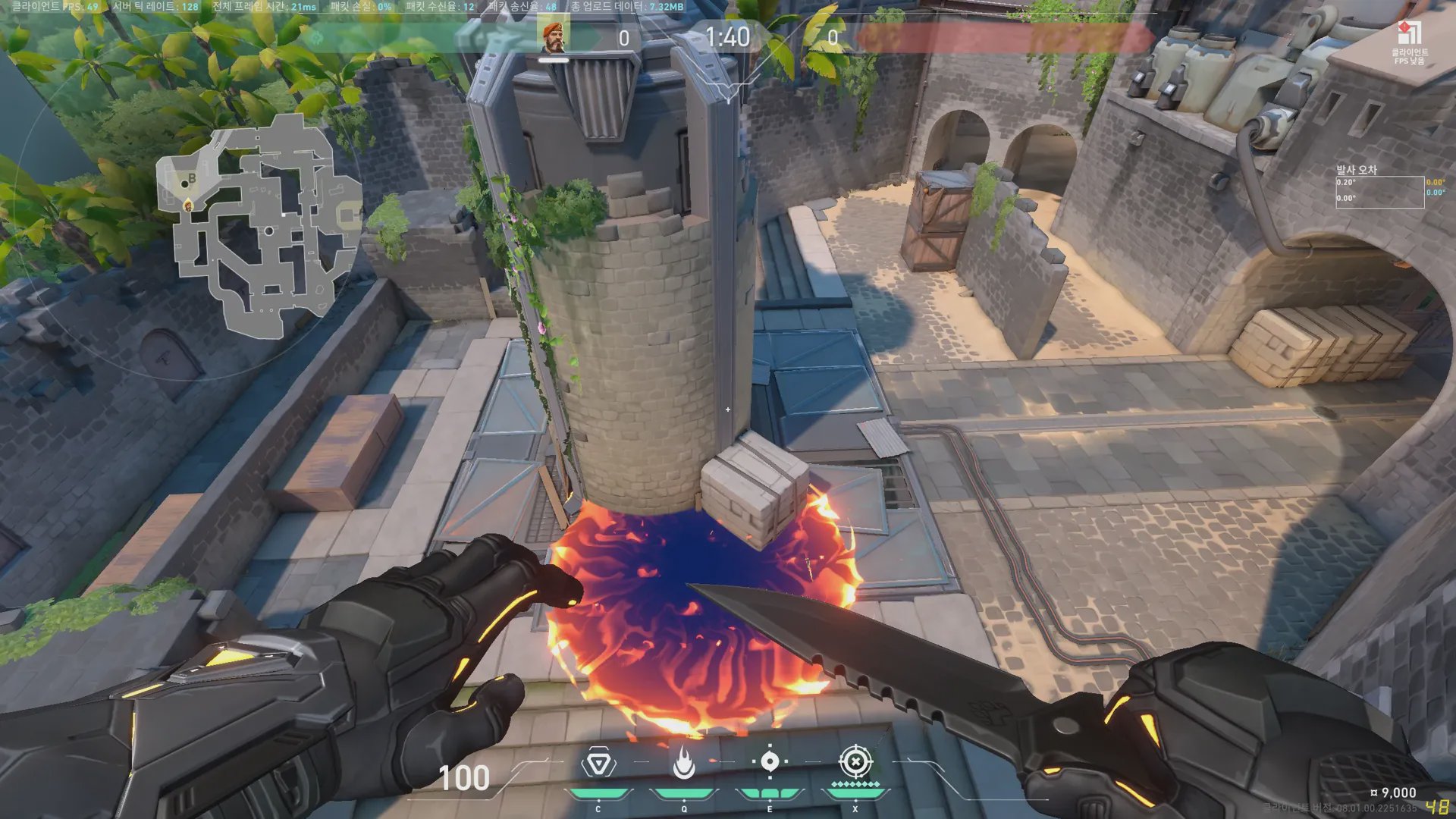Click the low client FPS warning icon

click(1408, 35)
